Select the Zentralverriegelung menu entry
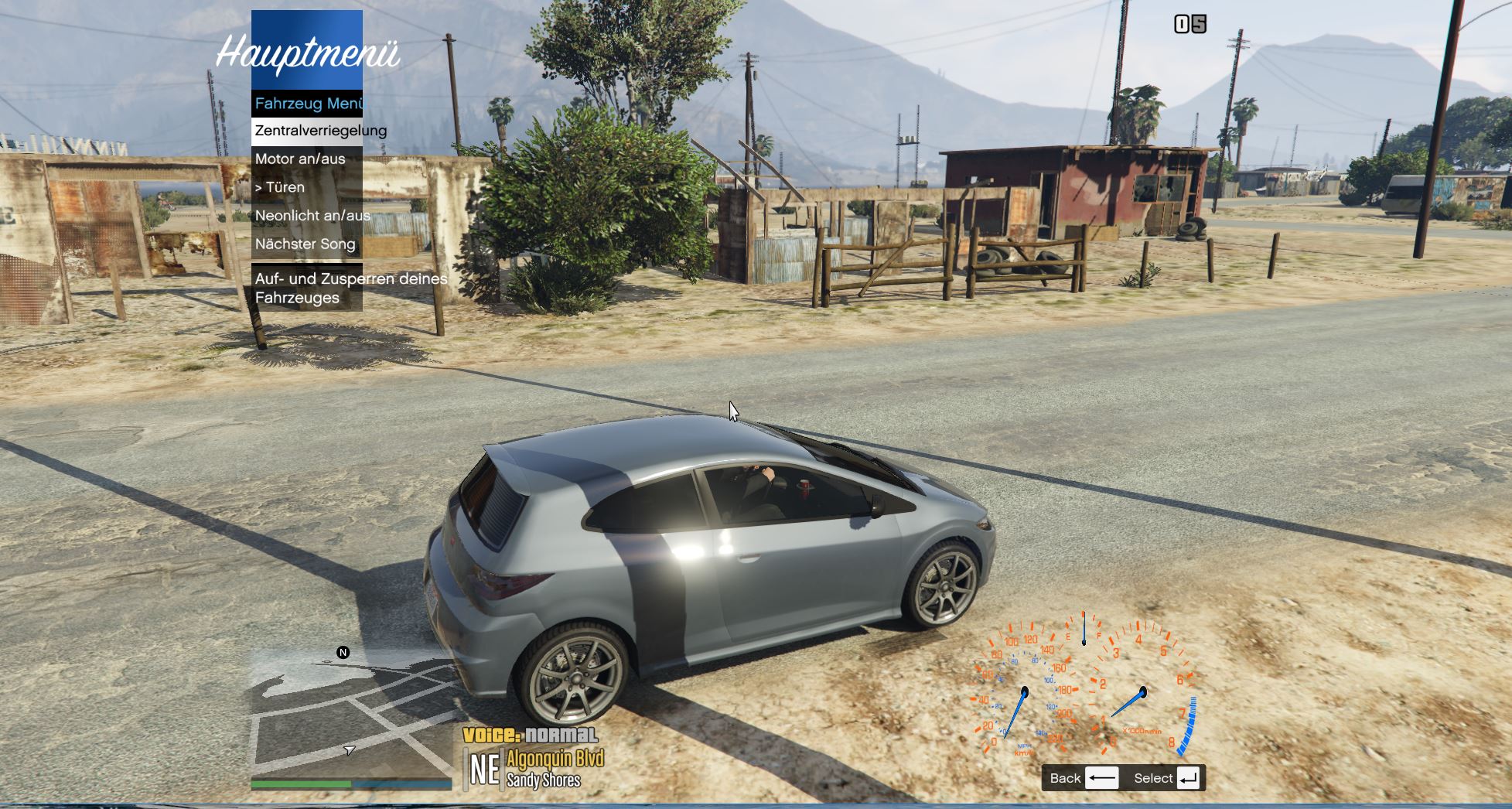This screenshot has height=809, width=1512. tap(307, 131)
